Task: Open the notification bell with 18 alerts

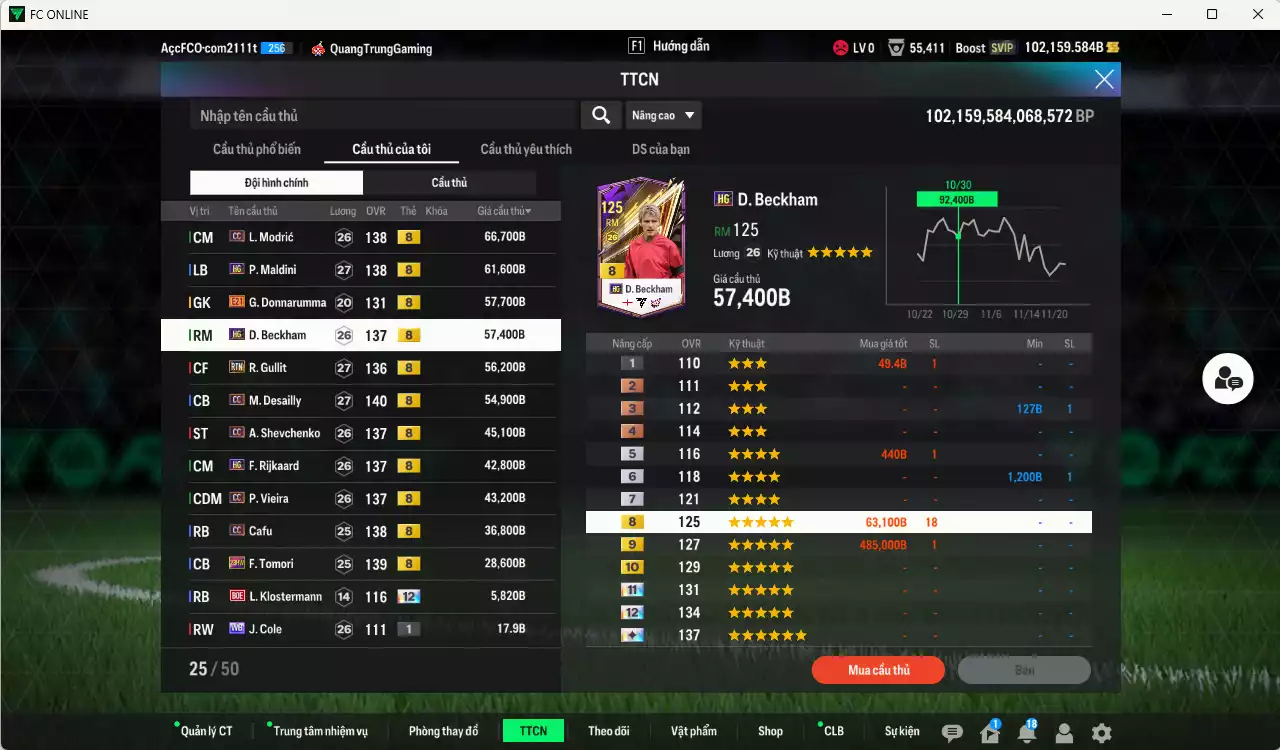Action: (1026, 731)
